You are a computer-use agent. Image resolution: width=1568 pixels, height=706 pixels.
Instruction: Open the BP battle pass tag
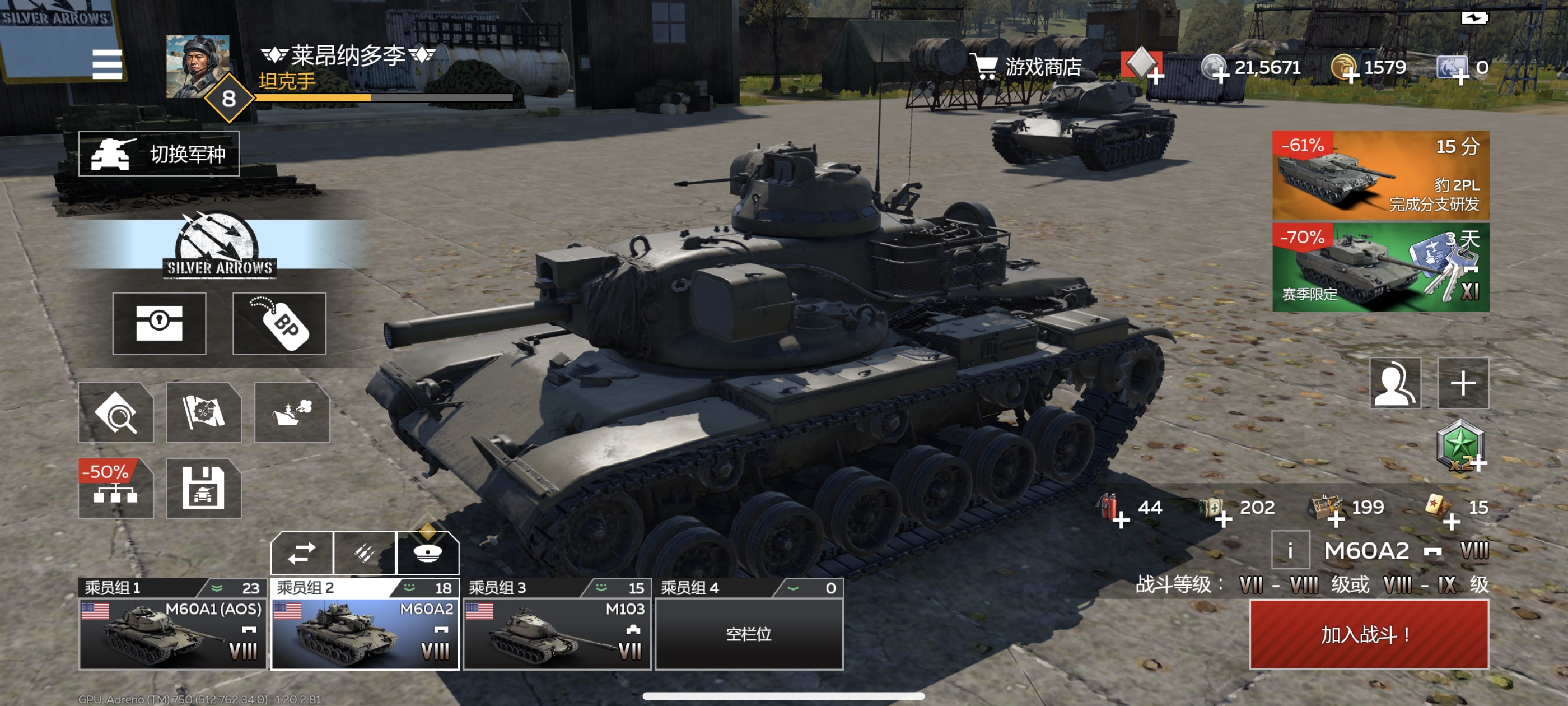tap(279, 323)
